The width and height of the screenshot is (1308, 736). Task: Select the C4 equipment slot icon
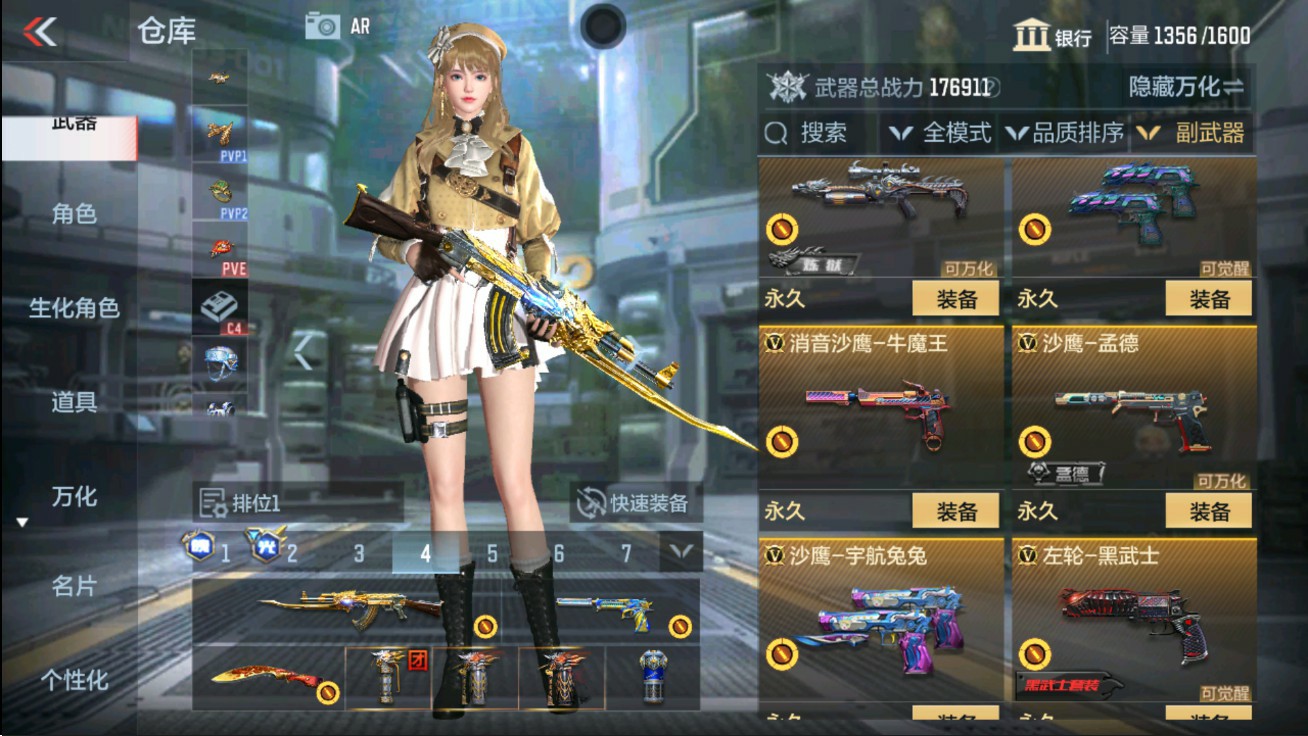point(220,302)
